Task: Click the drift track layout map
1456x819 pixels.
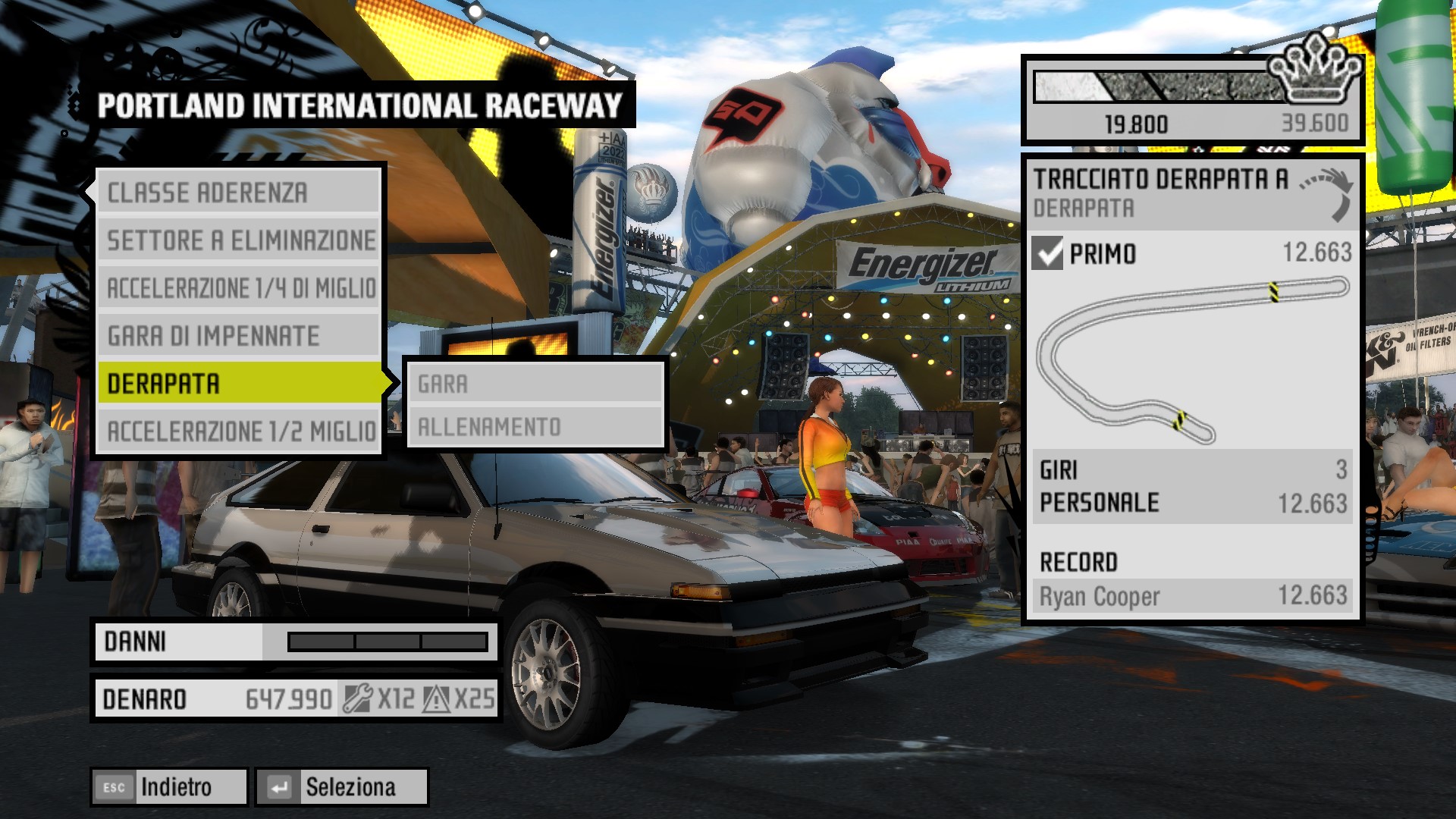Action: click(x=1193, y=360)
